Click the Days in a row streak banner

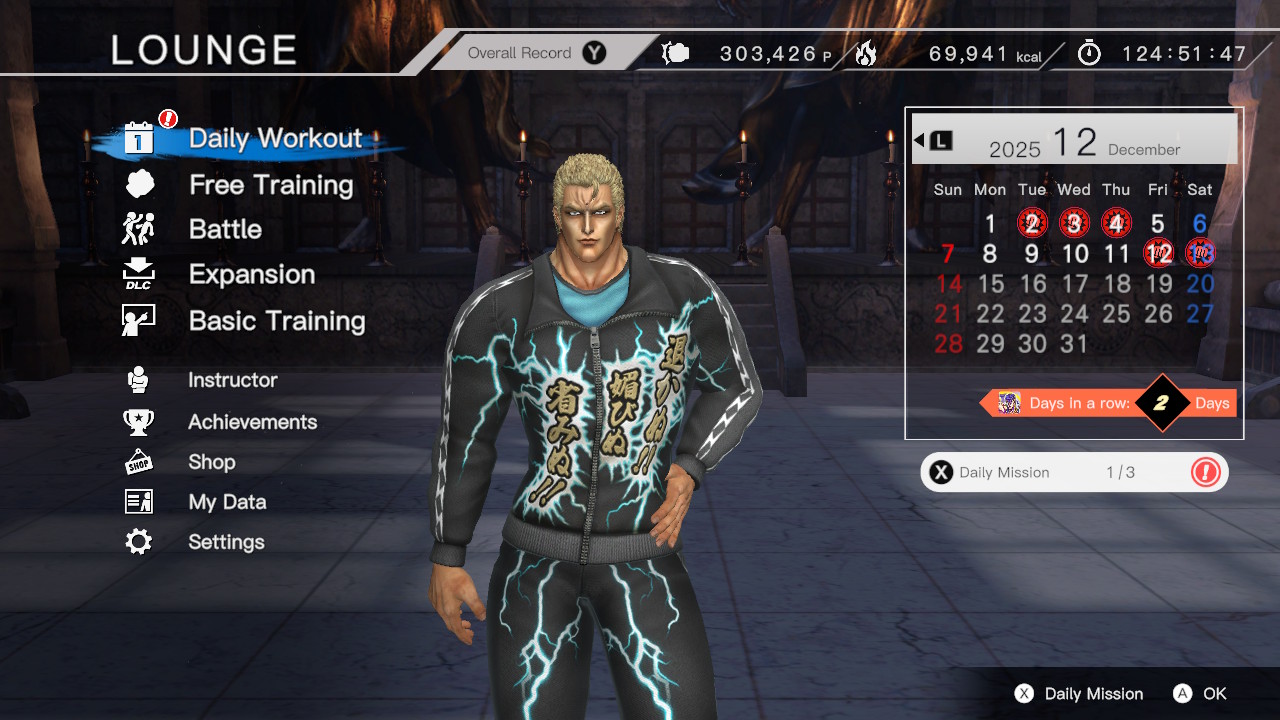click(x=1108, y=403)
